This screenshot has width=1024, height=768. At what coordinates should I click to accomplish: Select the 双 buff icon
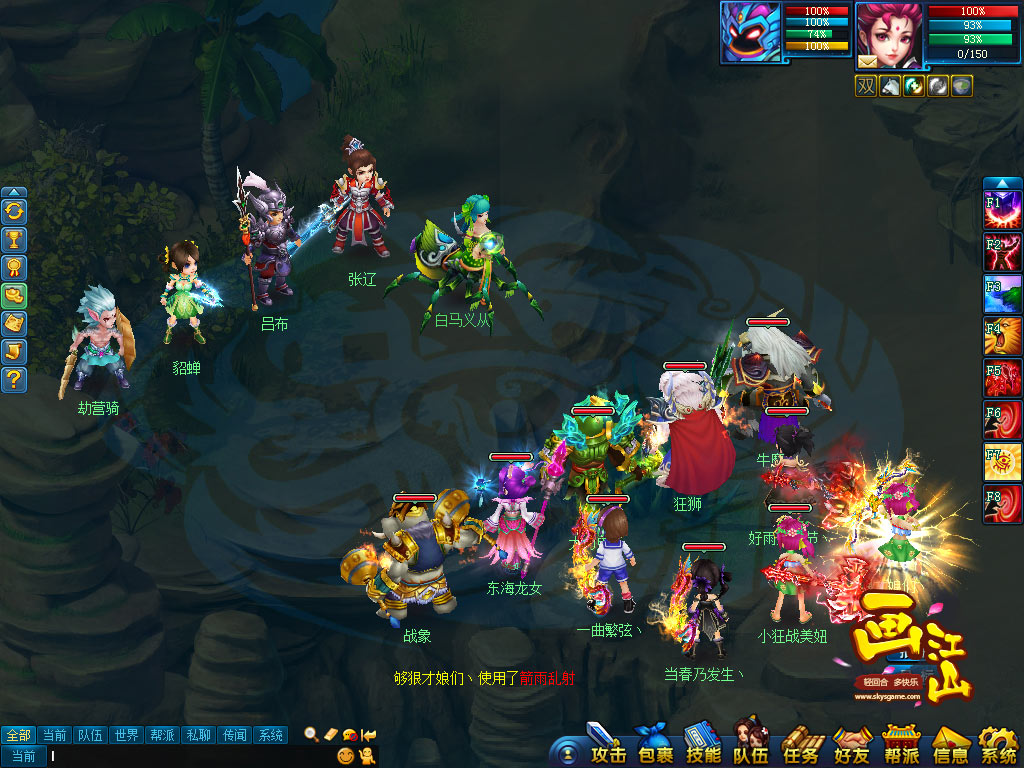pyautogui.click(x=865, y=86)
